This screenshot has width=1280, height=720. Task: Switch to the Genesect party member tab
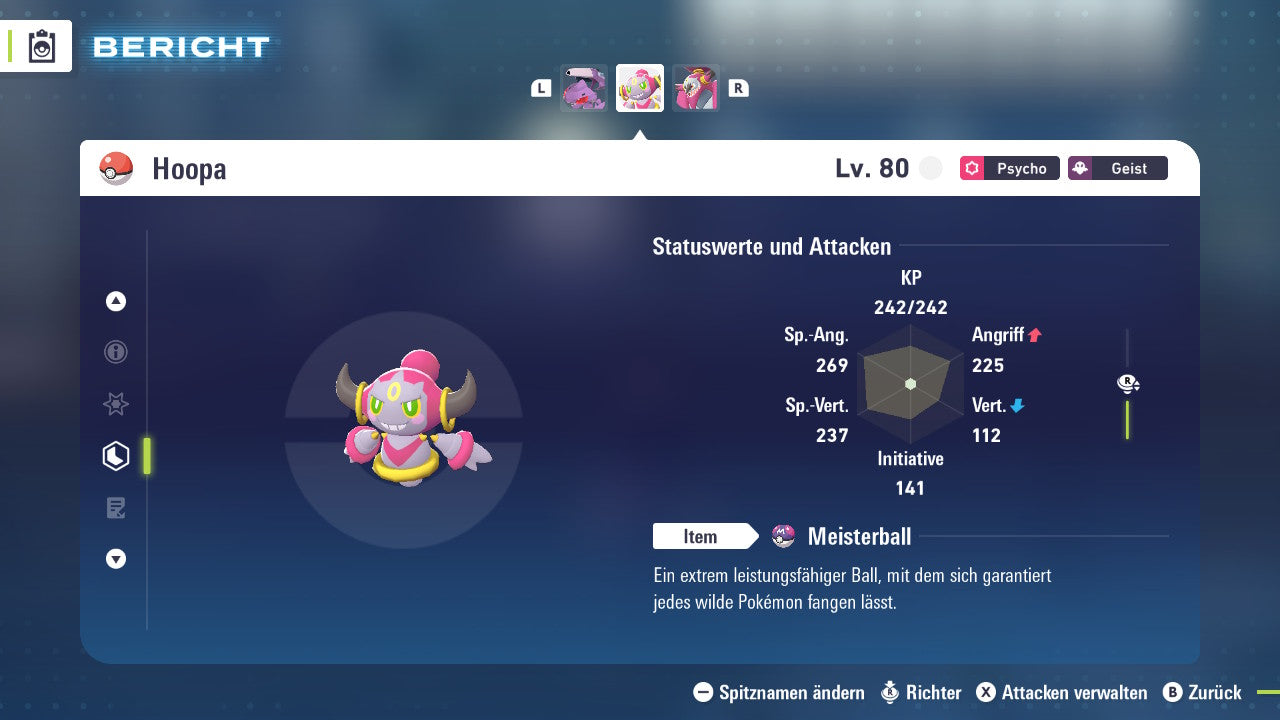(x=584, y=87)
